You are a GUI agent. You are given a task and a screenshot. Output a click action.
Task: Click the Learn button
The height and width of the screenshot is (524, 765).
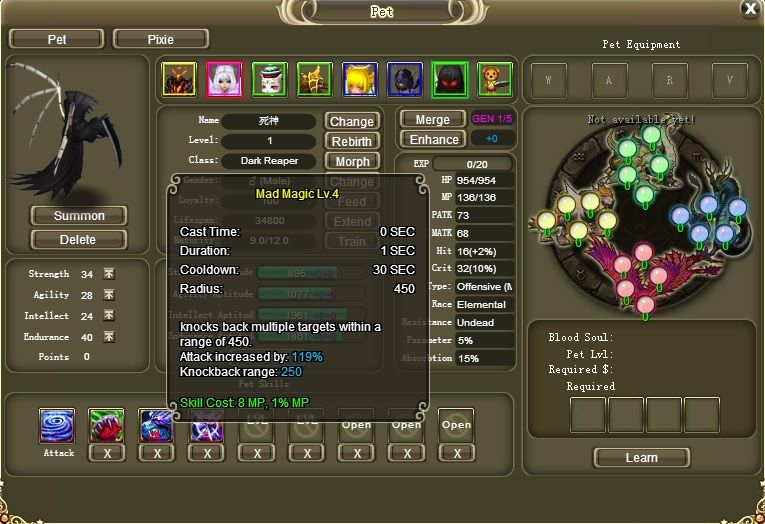coord(641,458)
